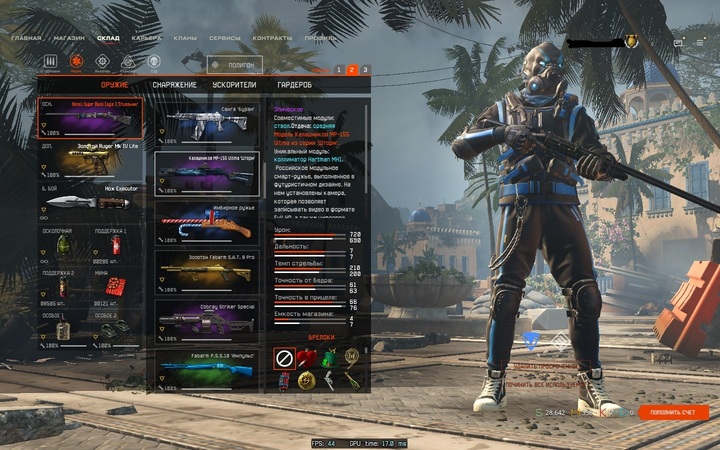The image size is (720, 450).
Task: Switch to the Снаряжение tab
Action: pyautogui.click(x=173, y=85)
